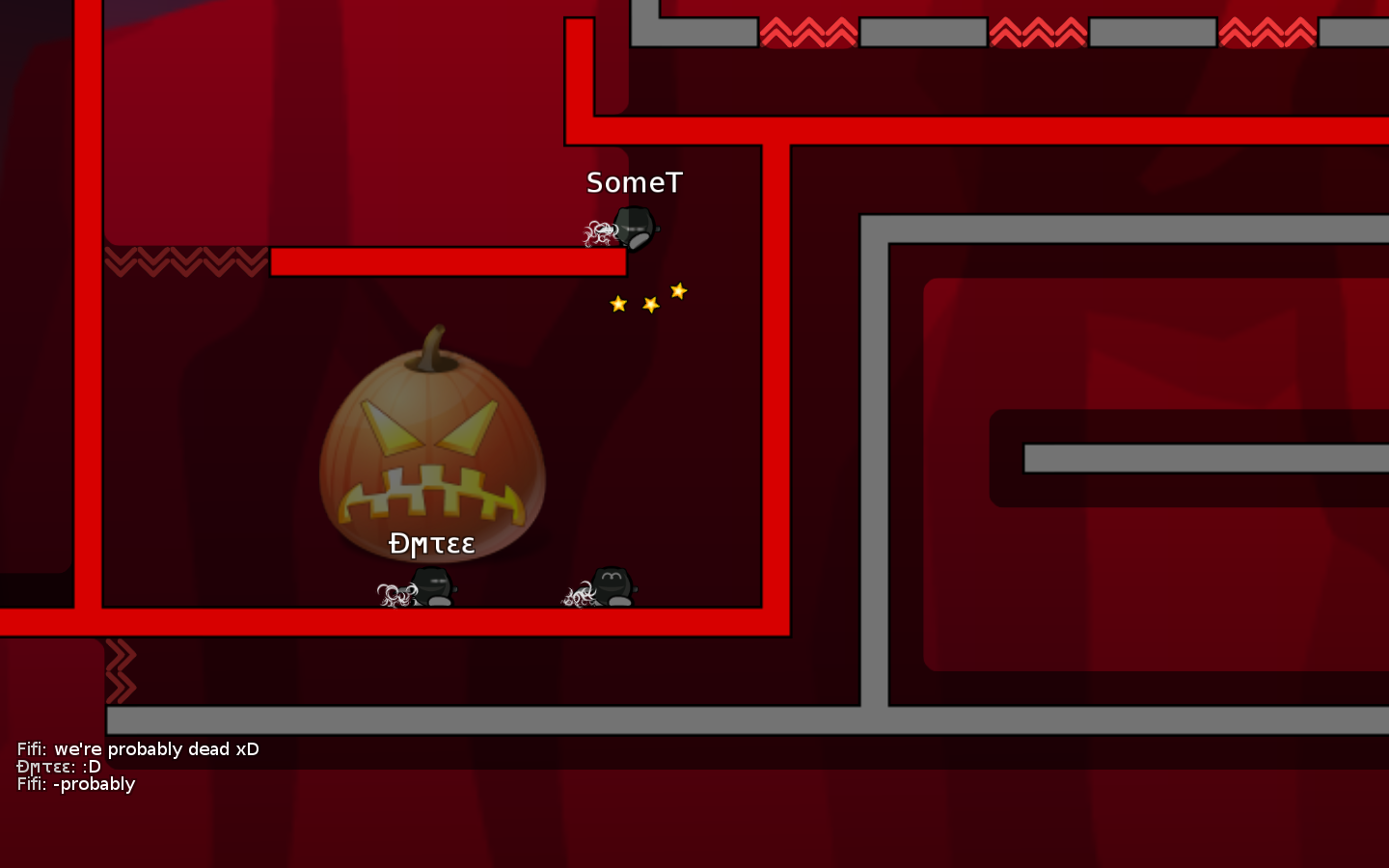The image size is (1389, 868).
Task: Click the freeze effect swirl on Ðмтεε
Action: pos(394,591)
